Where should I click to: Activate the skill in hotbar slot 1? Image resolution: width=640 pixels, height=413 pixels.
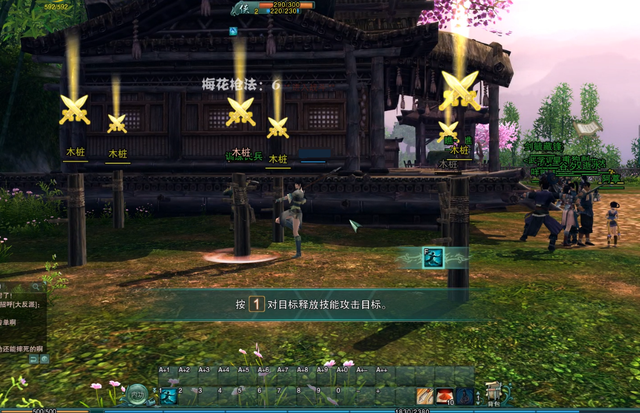168,395
